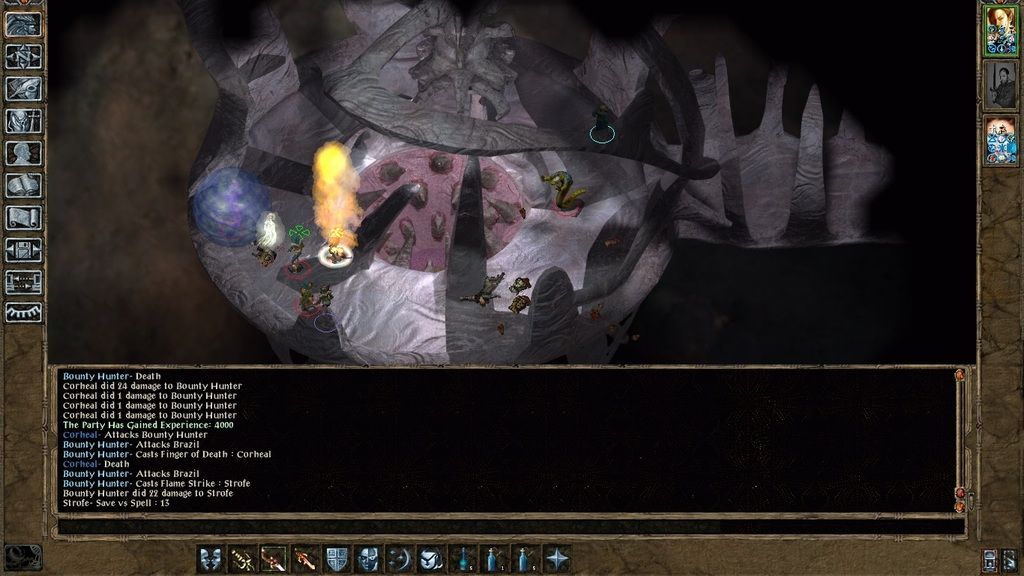1024x576 pixels.
Task: Click the game clock pause button
Action: coord(22,556)
